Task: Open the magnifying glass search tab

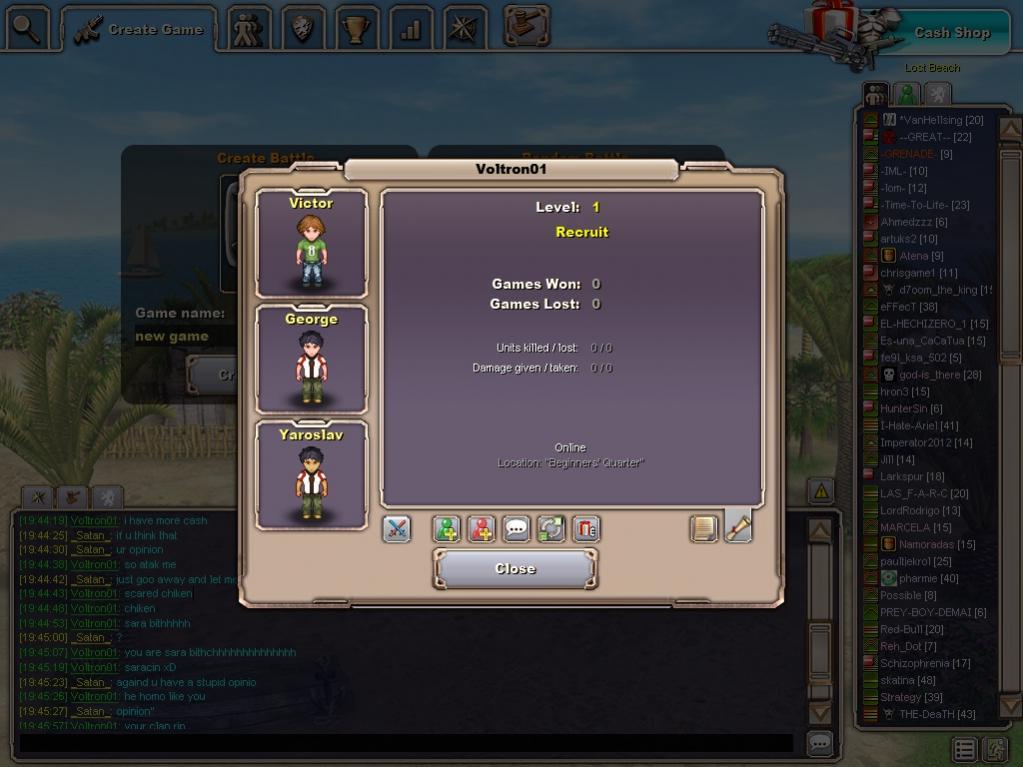Action: 27,29
